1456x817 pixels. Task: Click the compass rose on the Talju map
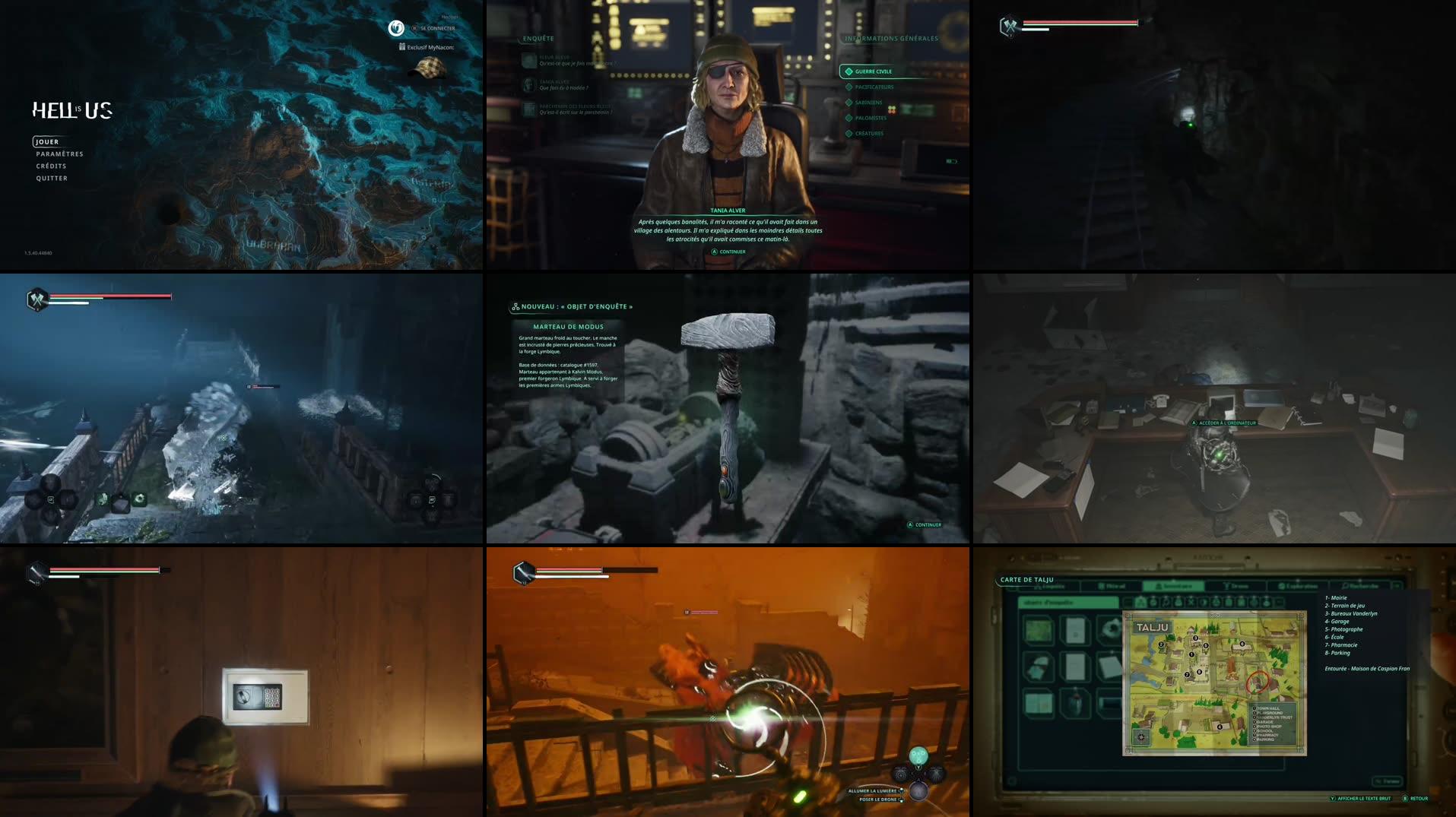1140,737
